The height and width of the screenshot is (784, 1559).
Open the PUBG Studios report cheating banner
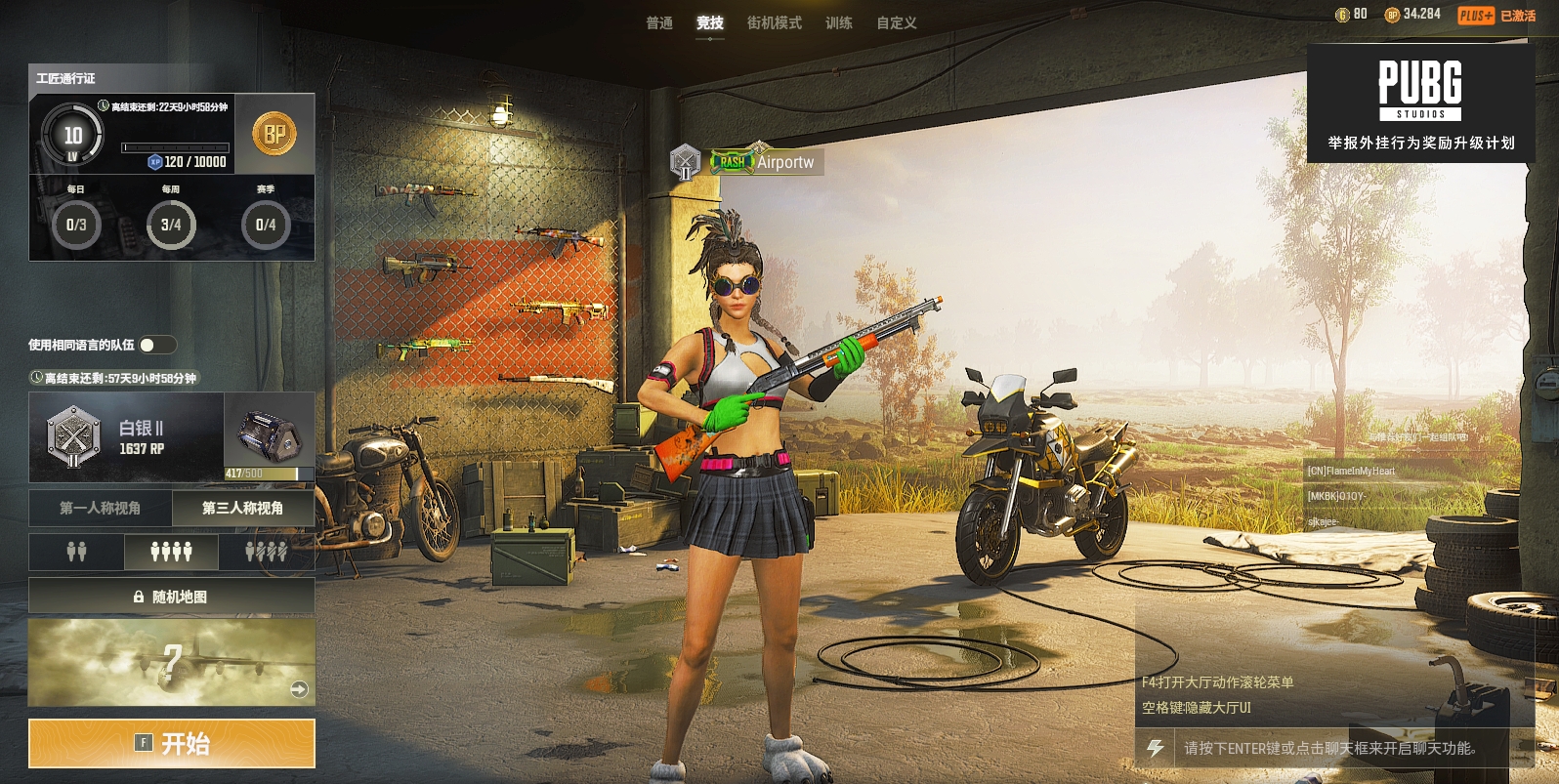coord(1420,103)
